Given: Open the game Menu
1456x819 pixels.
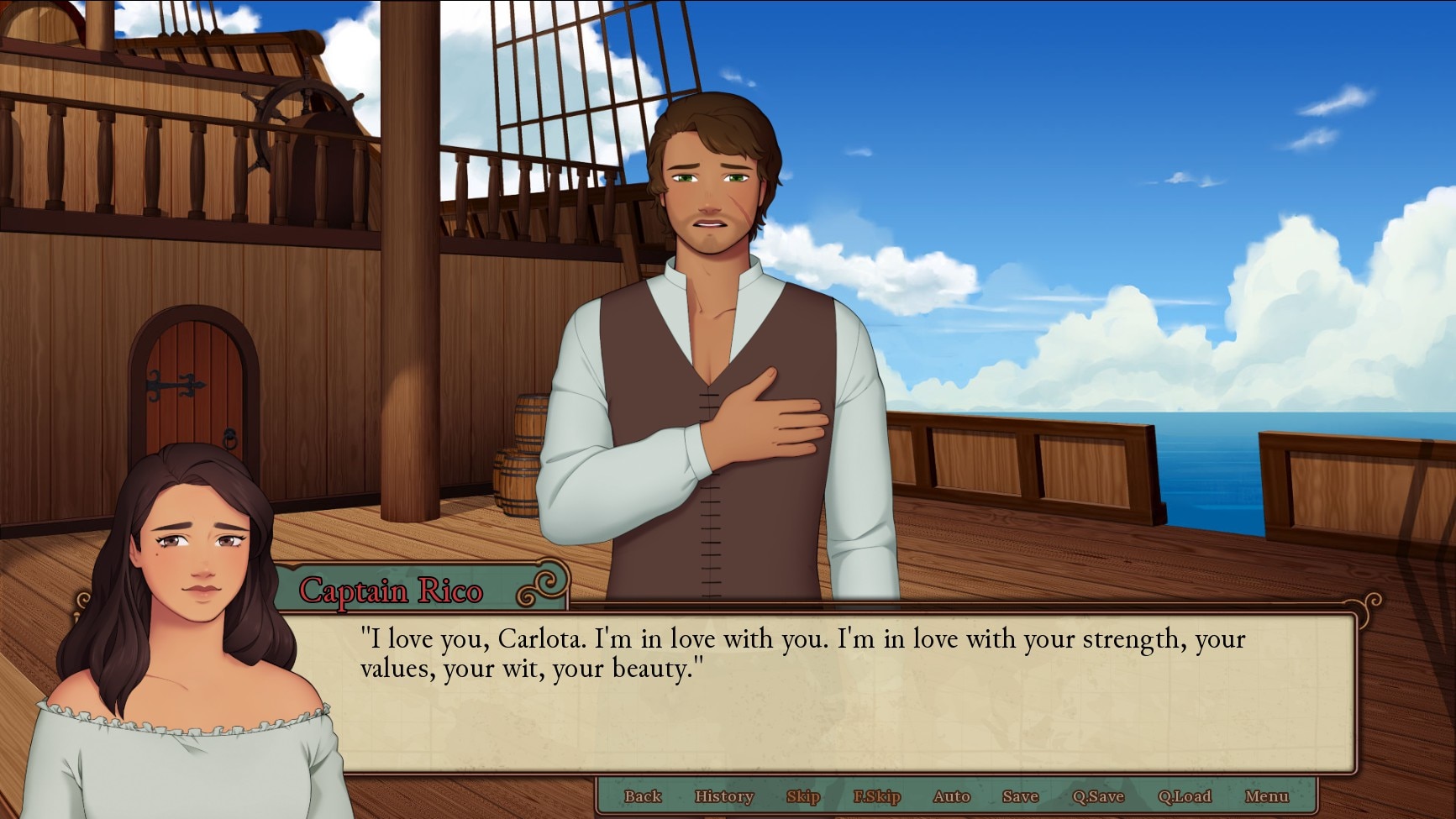Looking at the screenshot, I should click(x=1266, y=796).
